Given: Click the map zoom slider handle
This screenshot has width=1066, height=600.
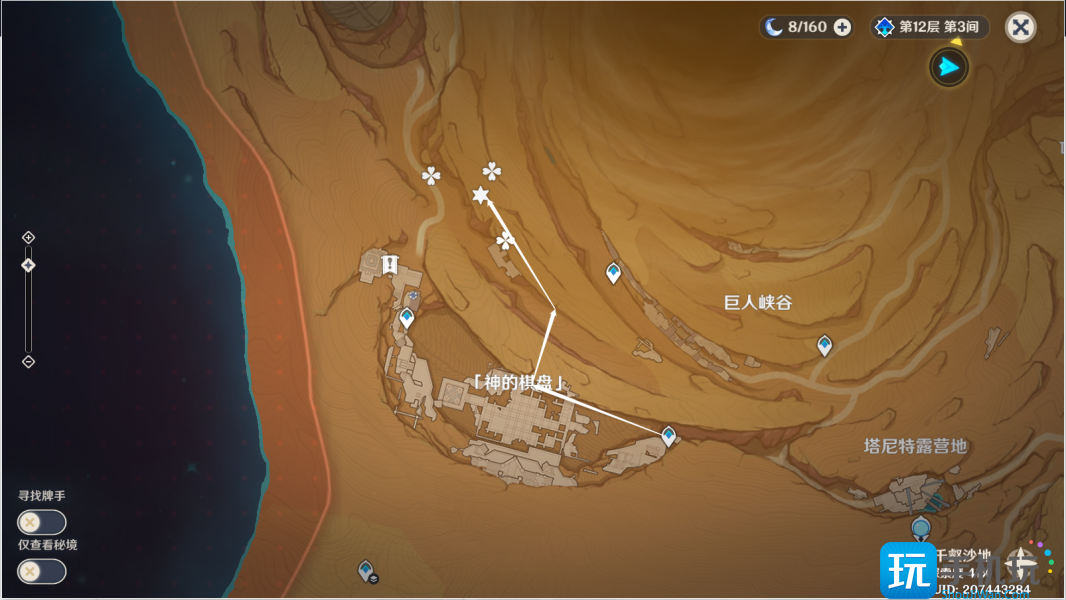Looking at the screenshot, I should point(28,265).
